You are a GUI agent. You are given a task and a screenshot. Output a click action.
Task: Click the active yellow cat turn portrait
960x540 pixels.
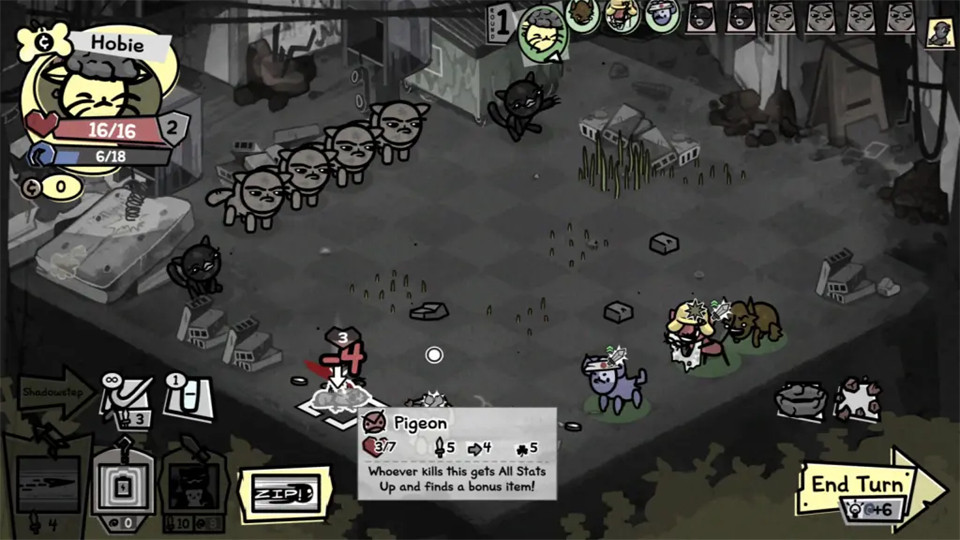tap(543, 31)
